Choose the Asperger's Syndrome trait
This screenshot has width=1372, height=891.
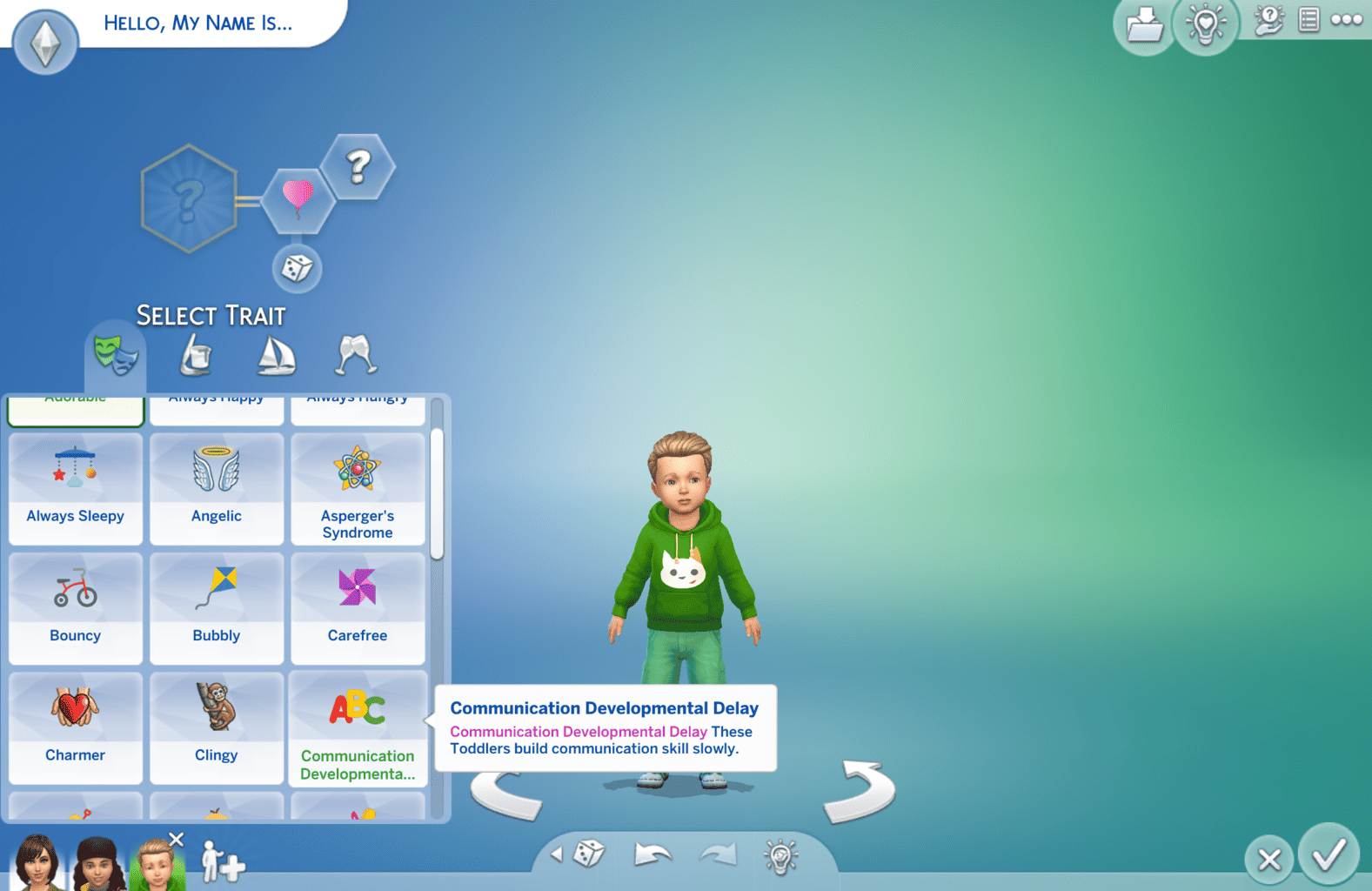(x=358, y=487)
